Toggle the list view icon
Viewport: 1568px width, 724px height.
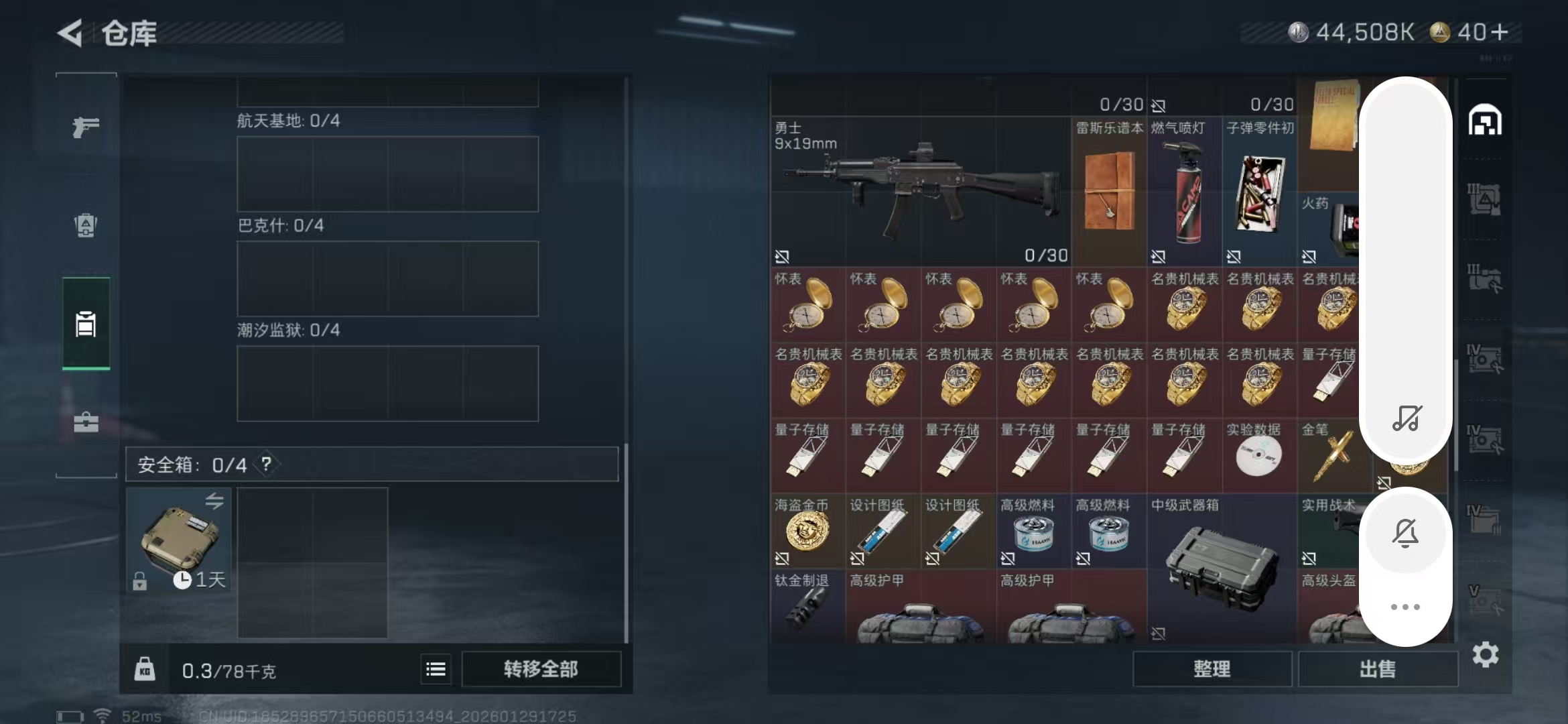point(436,669)
